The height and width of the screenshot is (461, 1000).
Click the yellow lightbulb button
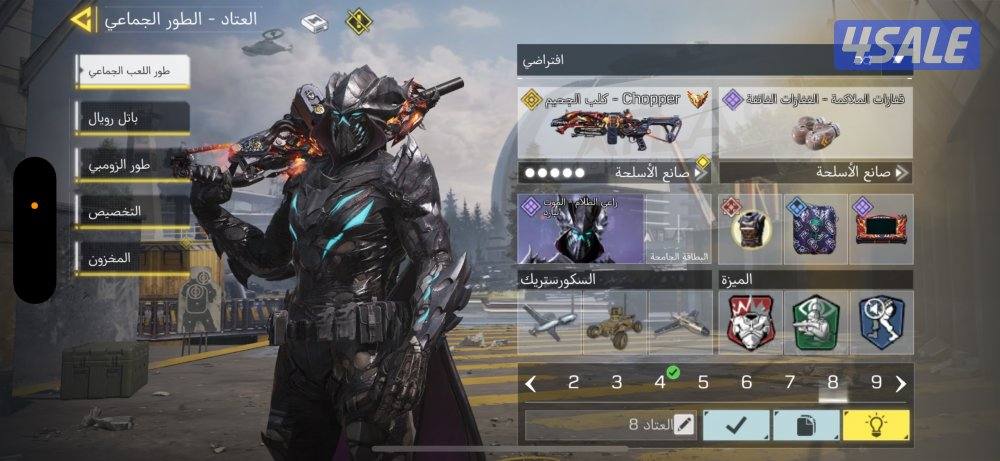pos(876,425)
